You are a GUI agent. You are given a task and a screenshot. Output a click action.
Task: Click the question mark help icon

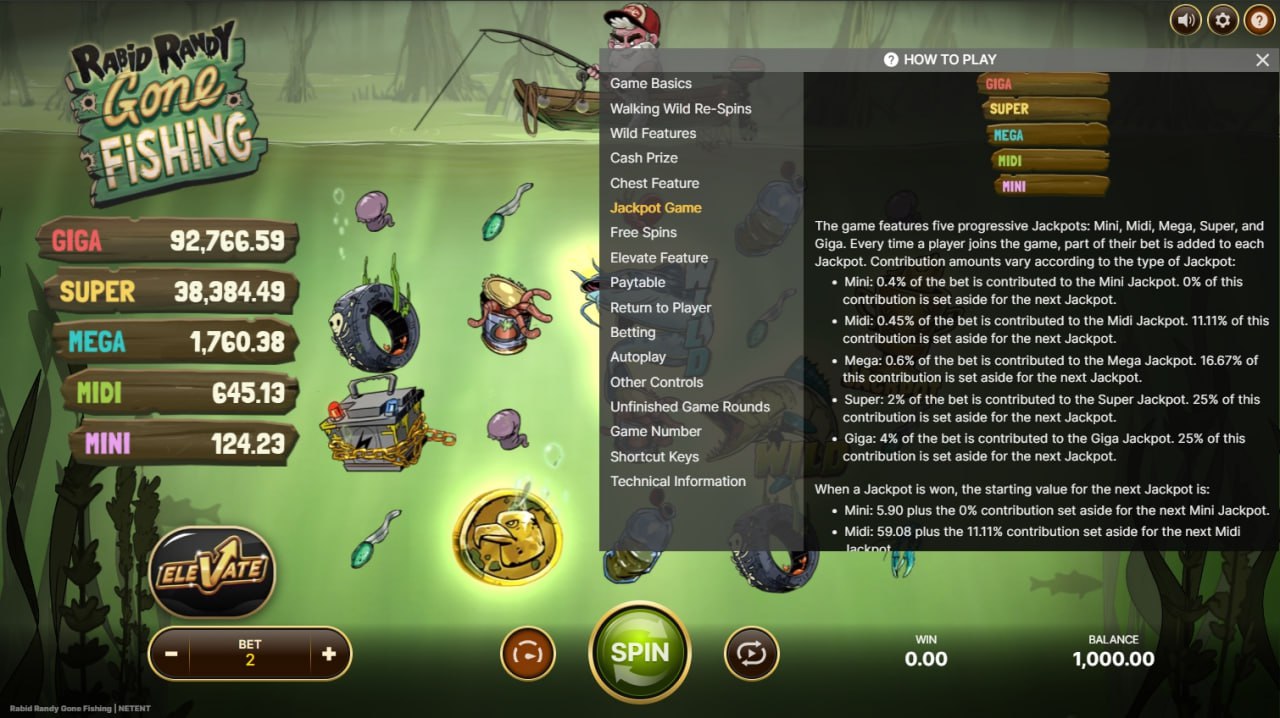pyautogui.click(x=1259, y=20)
